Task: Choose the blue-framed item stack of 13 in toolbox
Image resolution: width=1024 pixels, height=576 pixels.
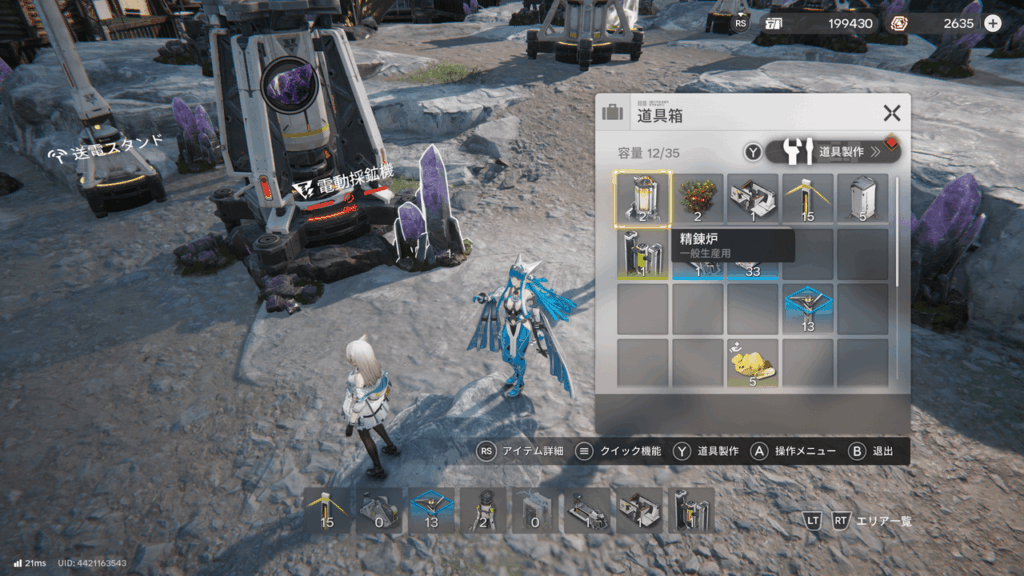Action: (x=807, y=308)
